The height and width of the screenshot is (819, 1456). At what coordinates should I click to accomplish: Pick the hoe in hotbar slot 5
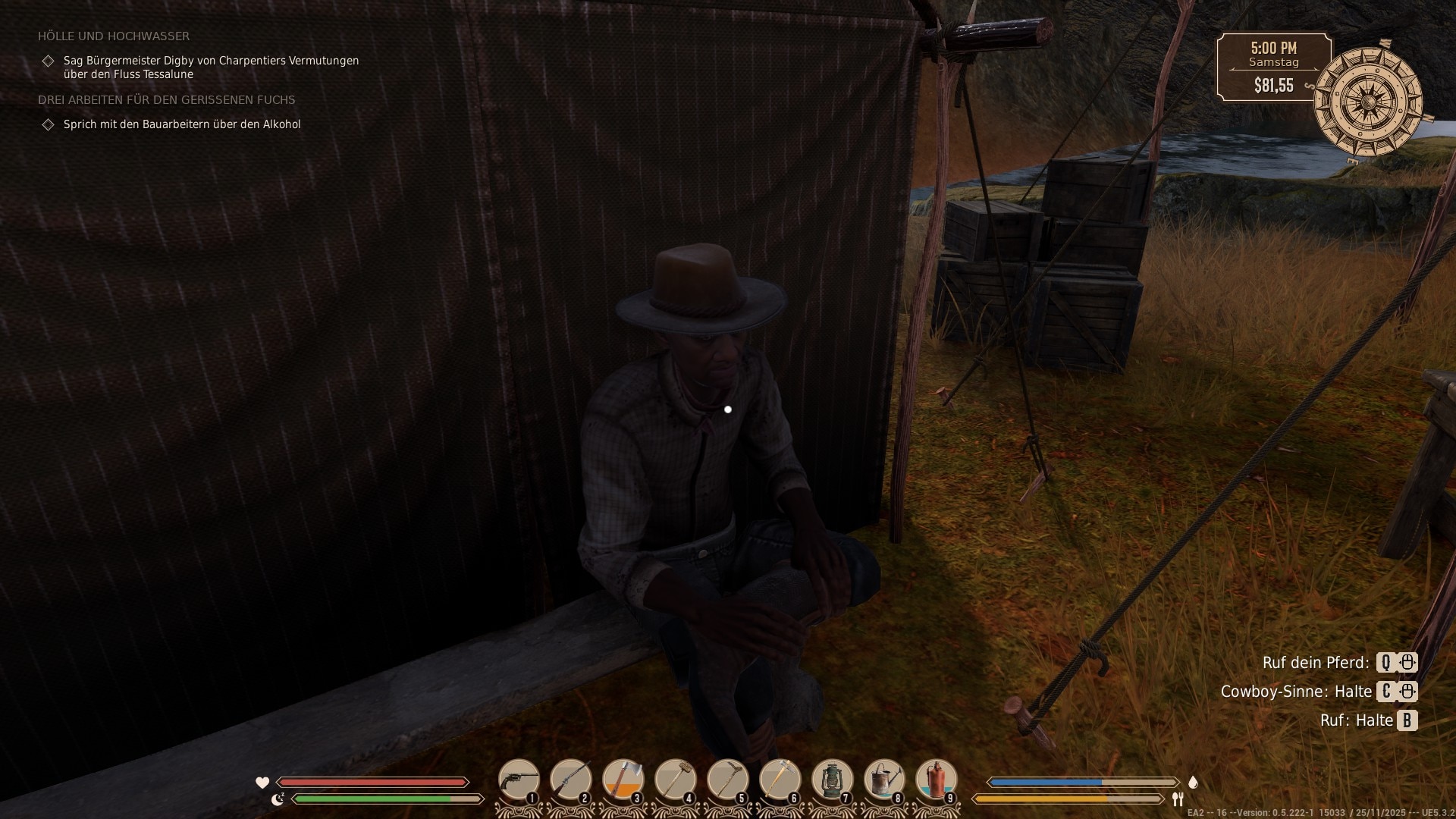[728, 780]
